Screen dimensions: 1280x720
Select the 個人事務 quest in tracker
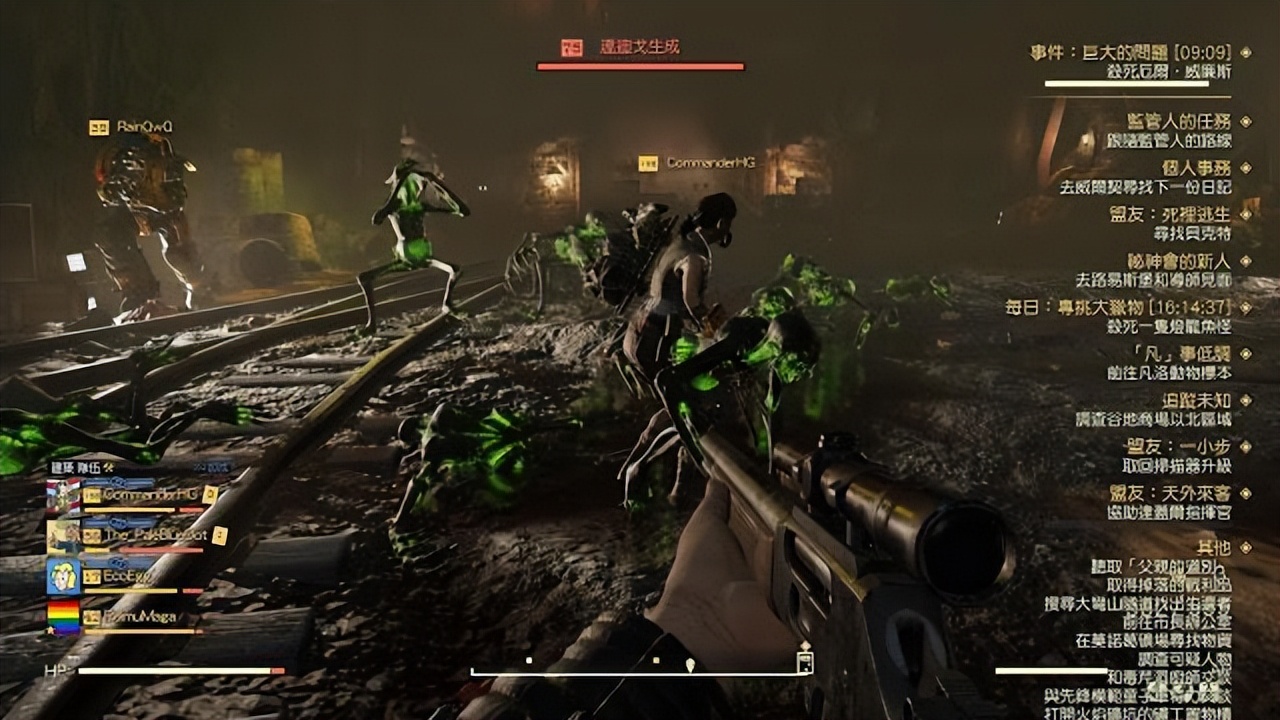[1195, 168]
